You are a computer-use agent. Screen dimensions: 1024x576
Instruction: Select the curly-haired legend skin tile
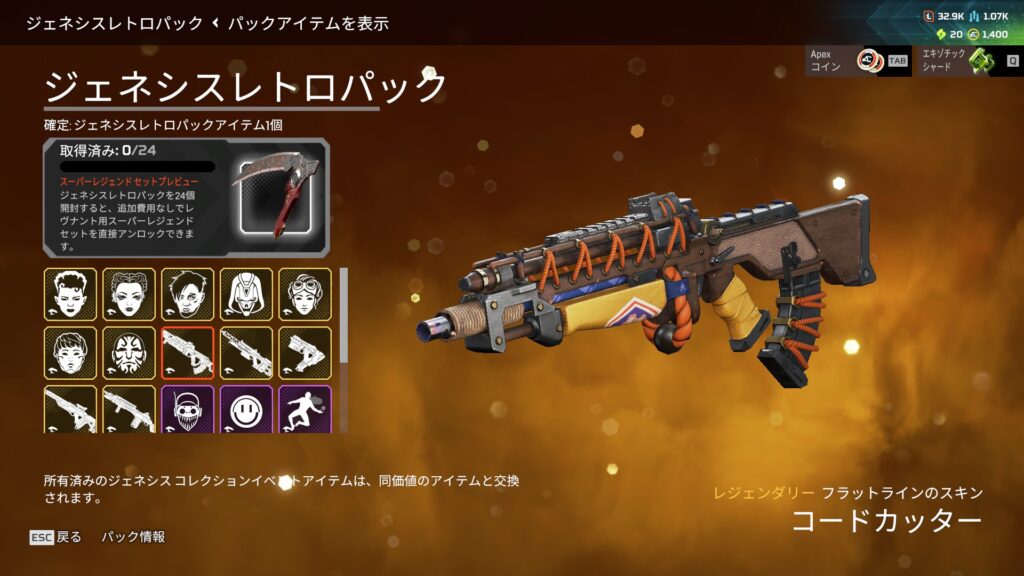coord(70,294)
